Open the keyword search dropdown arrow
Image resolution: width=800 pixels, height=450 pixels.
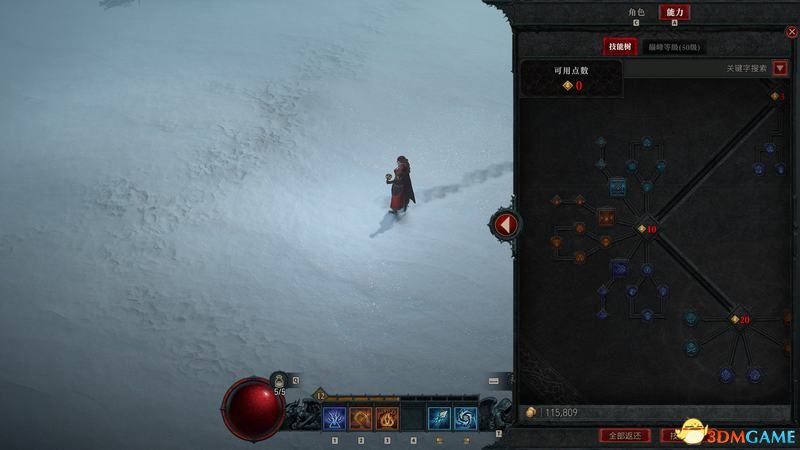point(780,68)
